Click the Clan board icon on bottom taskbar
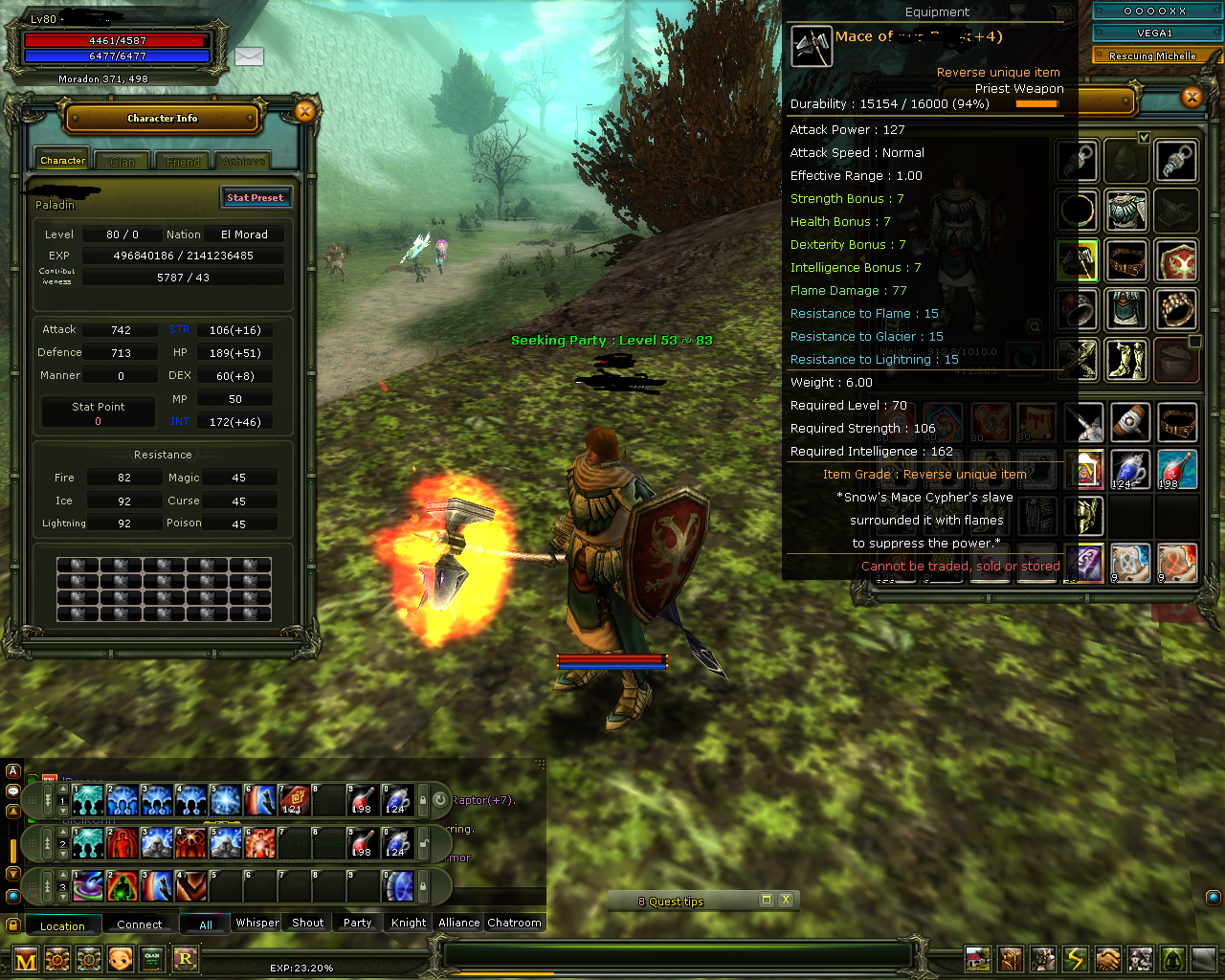The height and width of the screenshot is (980, 1225). [152, 958]
